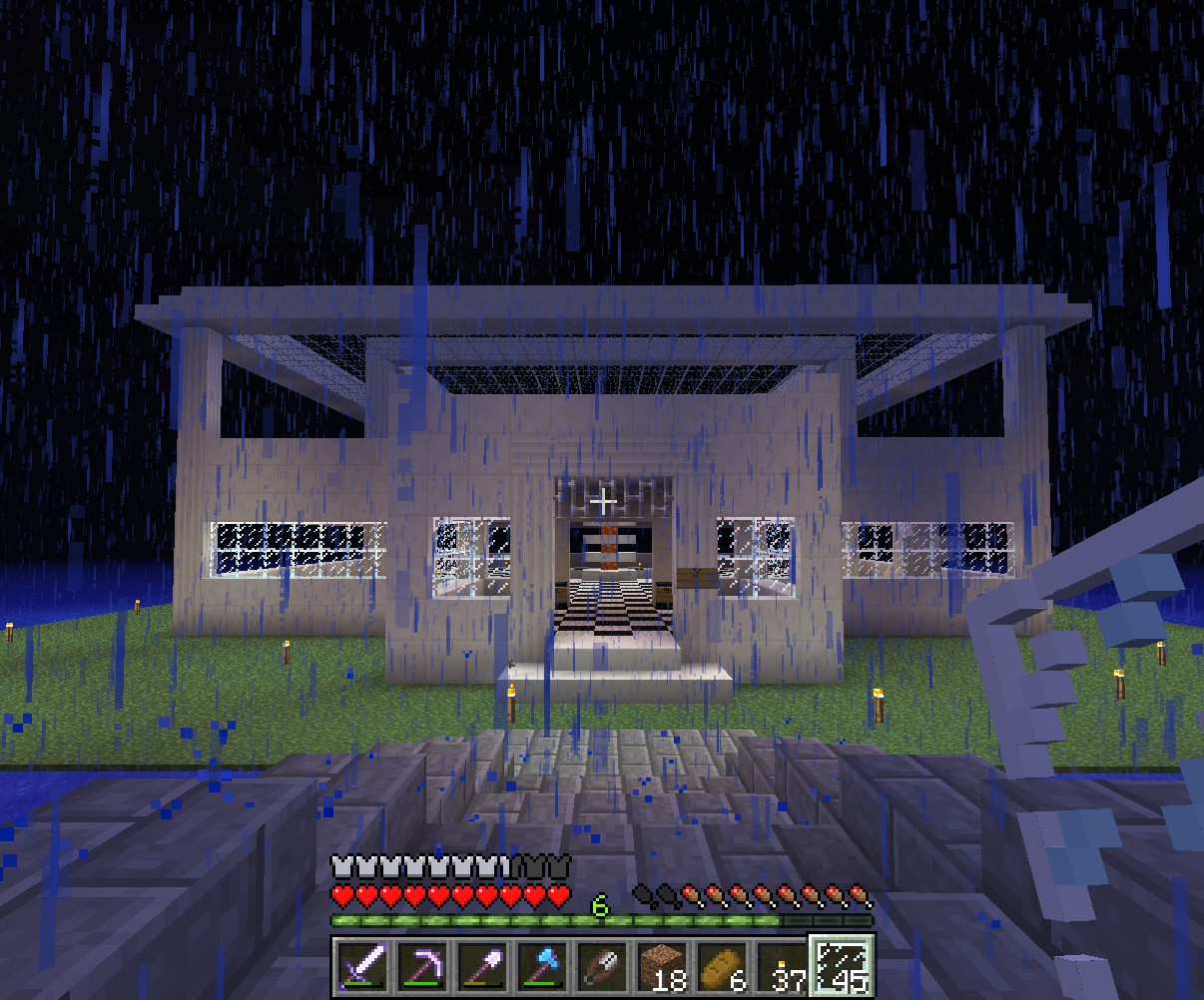Pick the torch stack of 37
Image resolution: width=1204 pixels, height=1000 pixels.
click(781, 966)
